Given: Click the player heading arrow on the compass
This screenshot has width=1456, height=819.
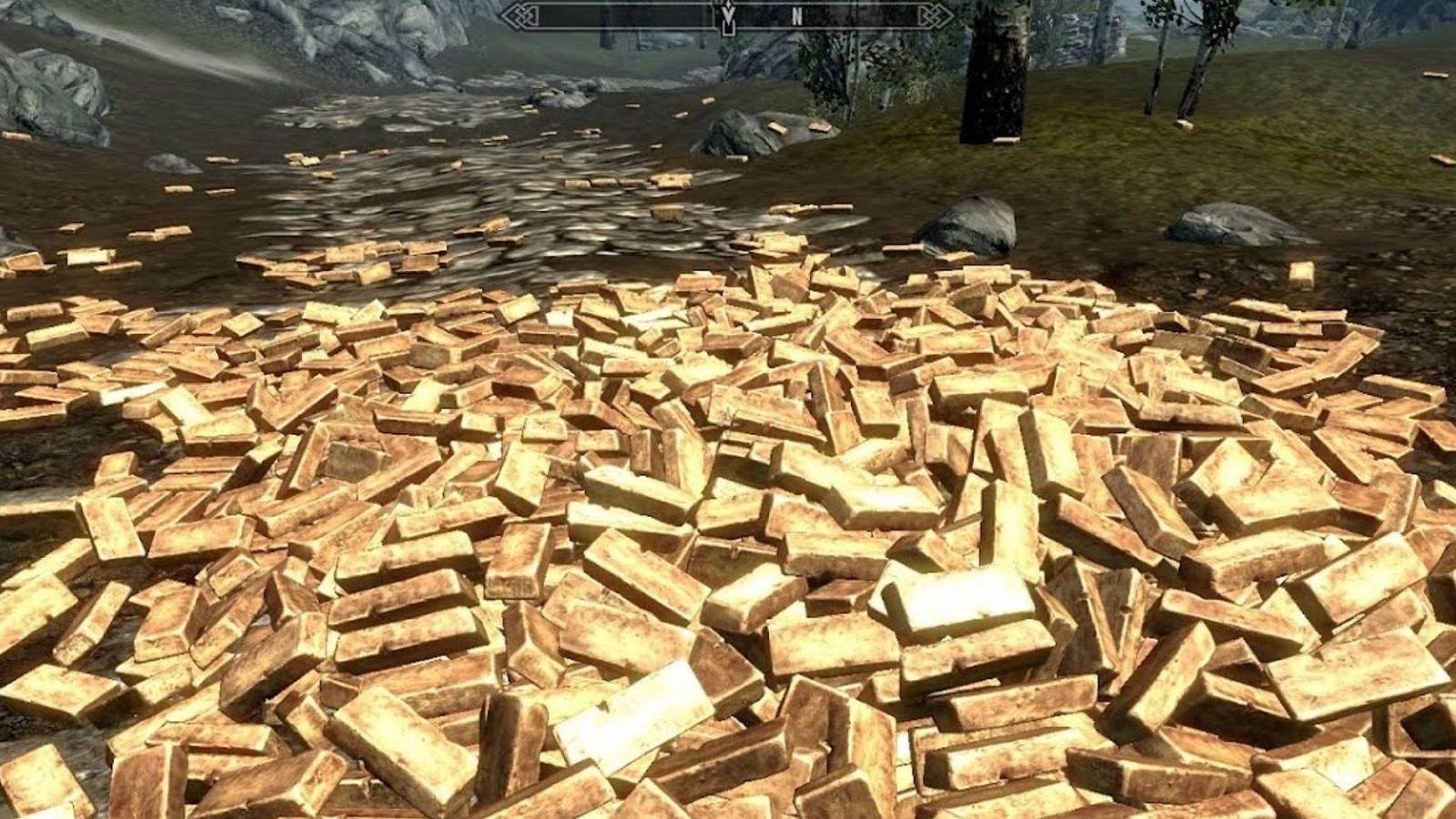Looking at the screenshot, I should pos(728,13).
